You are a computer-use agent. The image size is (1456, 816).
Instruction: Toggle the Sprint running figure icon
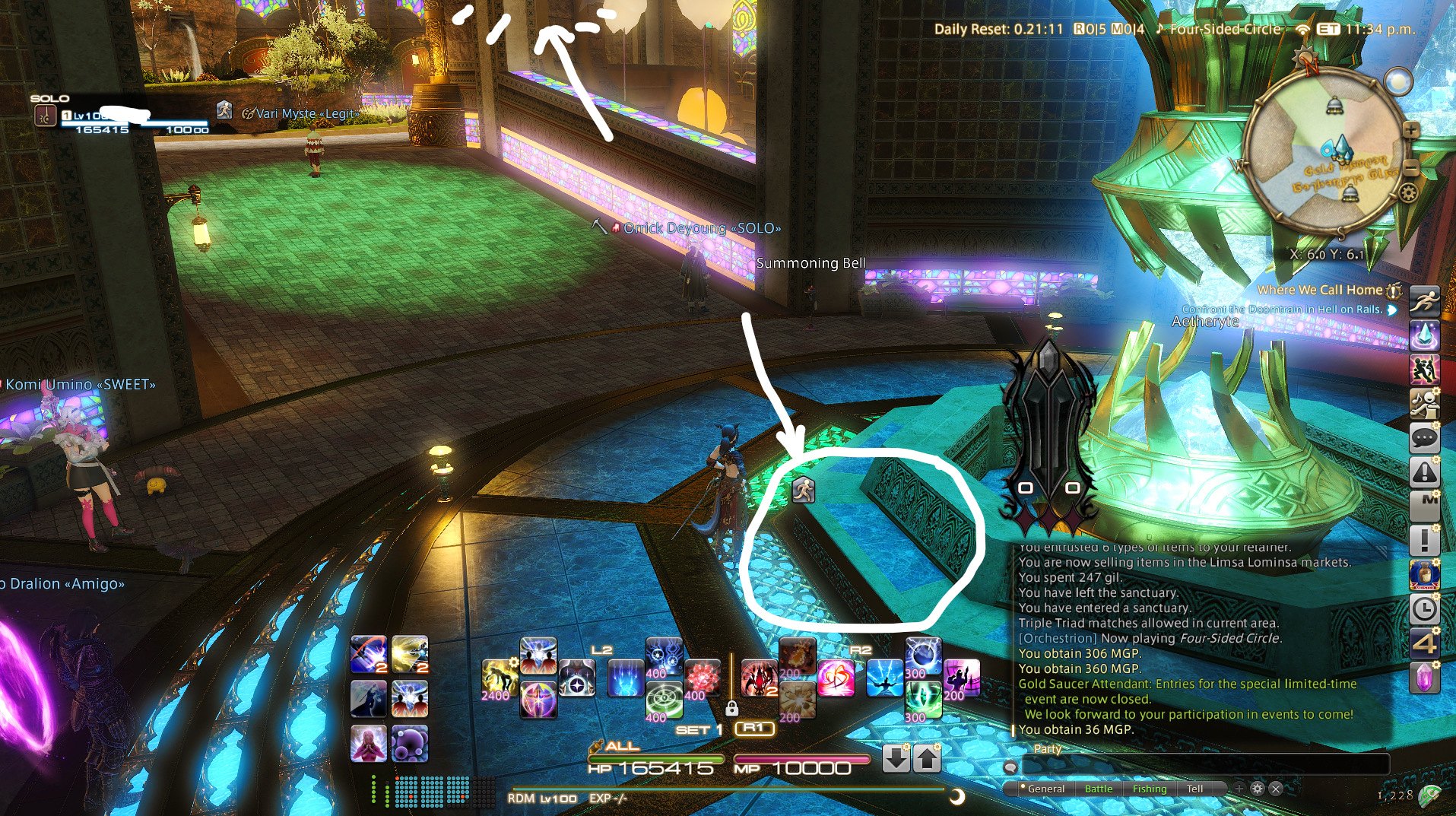1424,300
